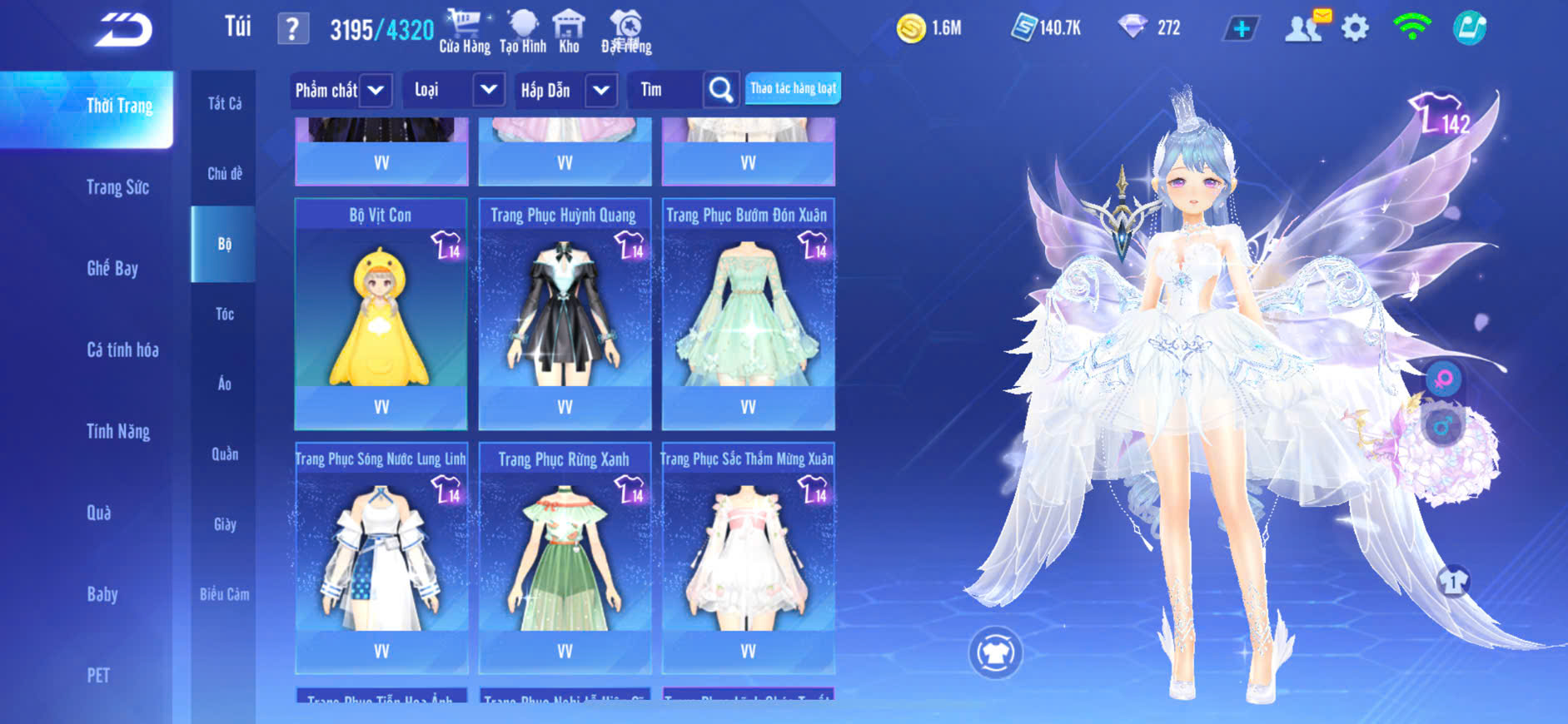Expand the Hấp Dẫn dropdown
1568x724 pixels.
point(601,90)
